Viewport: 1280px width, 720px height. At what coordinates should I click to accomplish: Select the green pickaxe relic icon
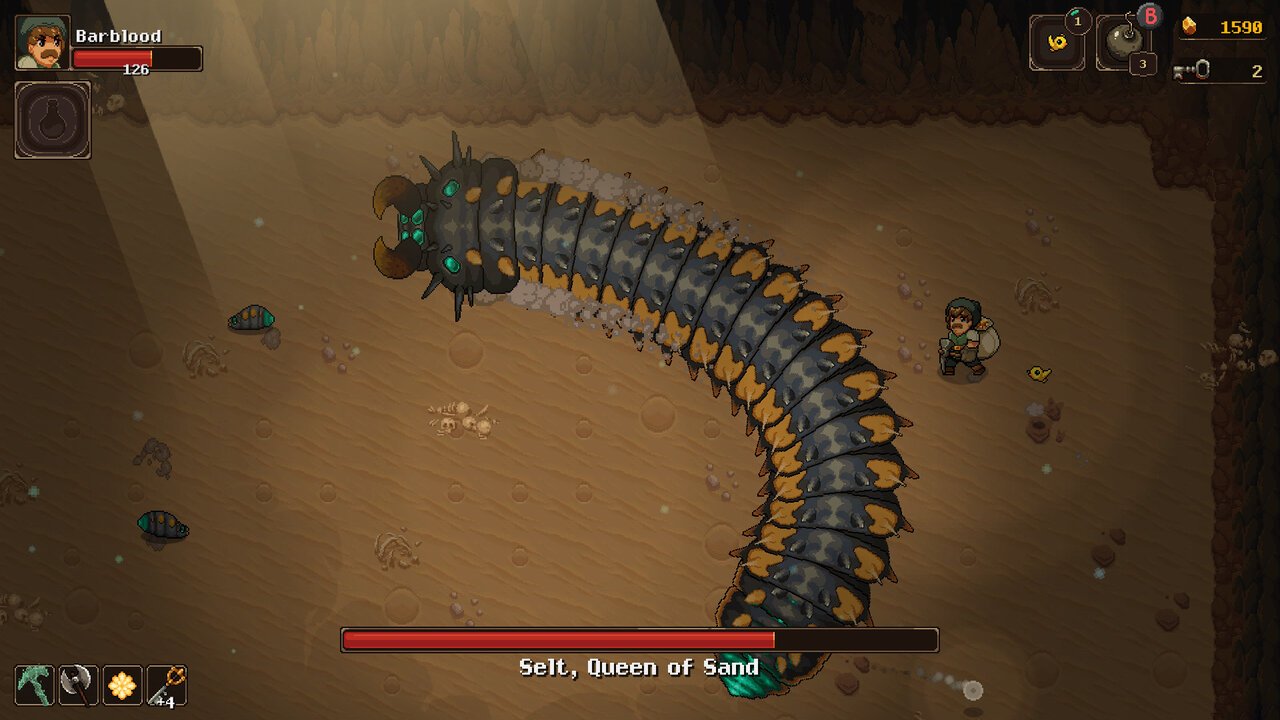pyautogui.click(x=34, y=685)
